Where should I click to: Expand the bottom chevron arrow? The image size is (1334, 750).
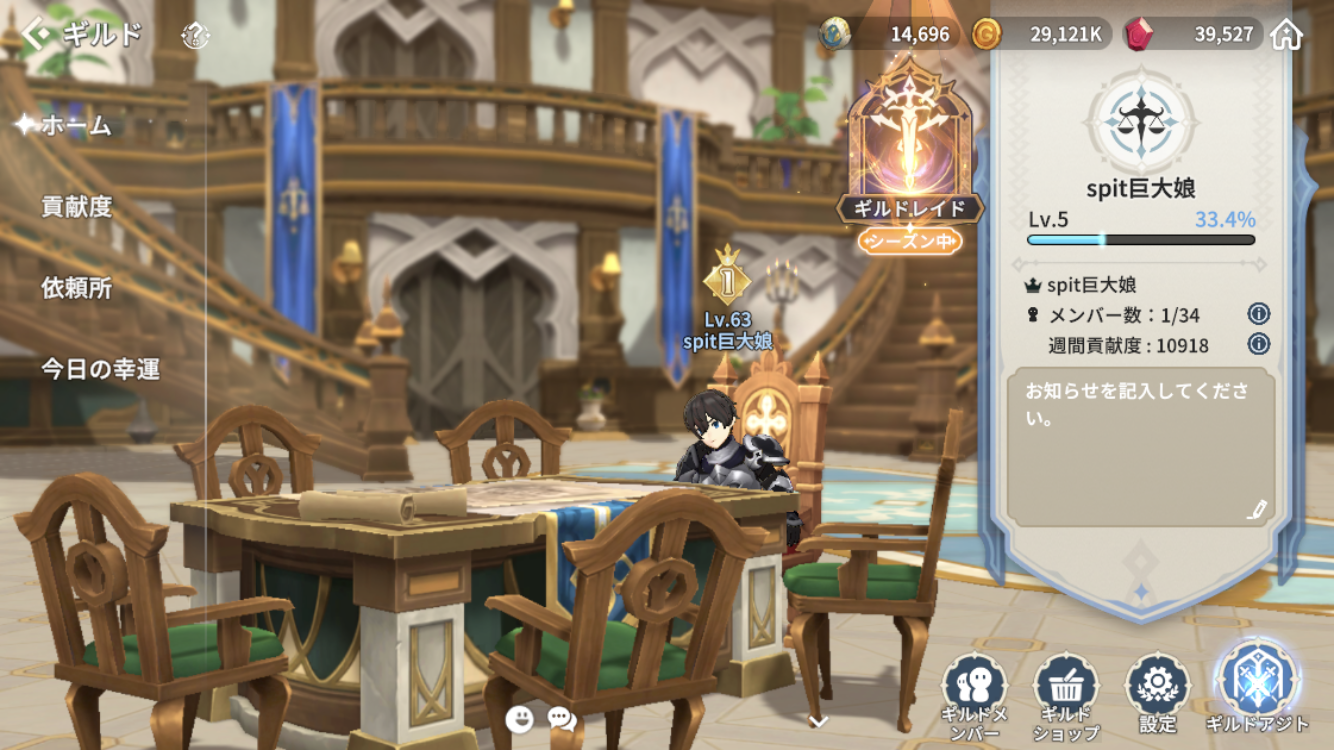pyautogui.click(x=818, y=721)
